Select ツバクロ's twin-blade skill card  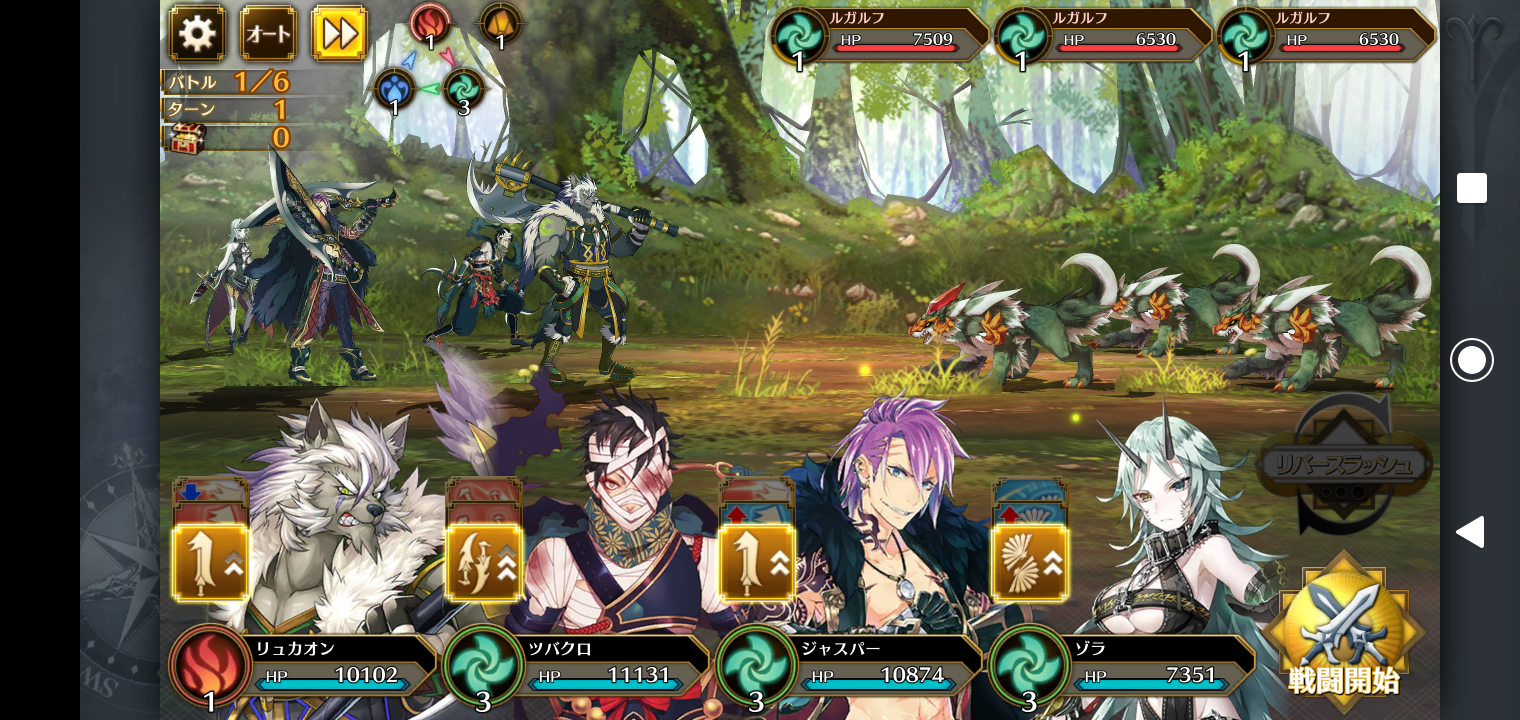(x=483, y=562)
